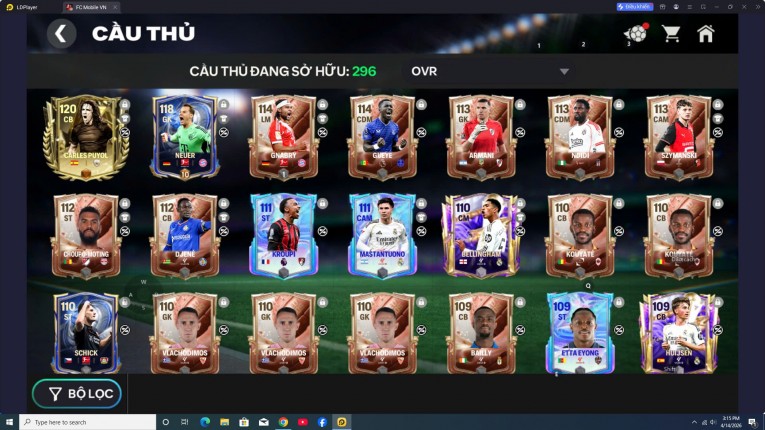Choose the Djené 112 CB card
Viewport: 765px width, 430px height.
click(x=184, y=236)
